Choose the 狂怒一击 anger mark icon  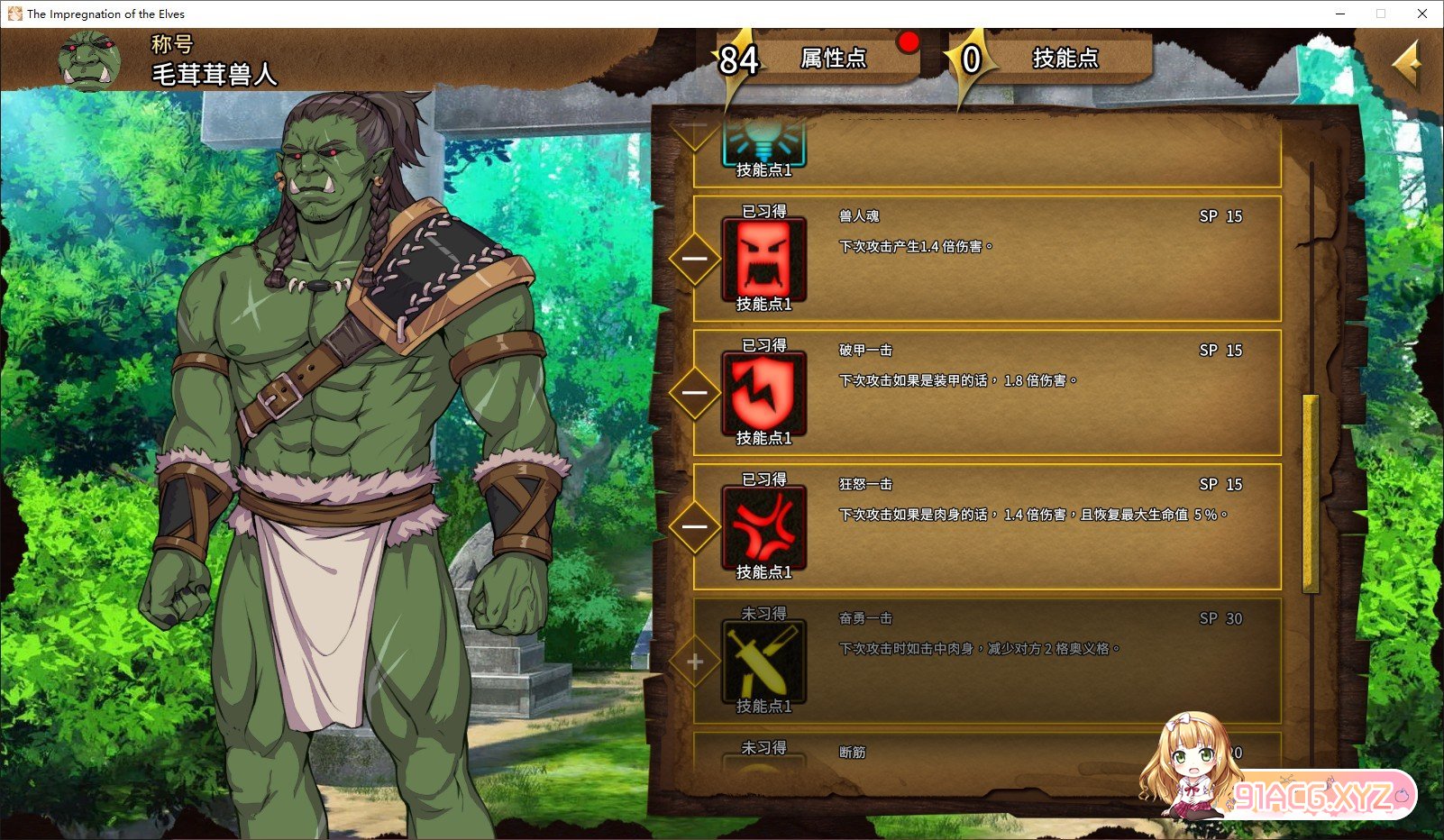763,527
